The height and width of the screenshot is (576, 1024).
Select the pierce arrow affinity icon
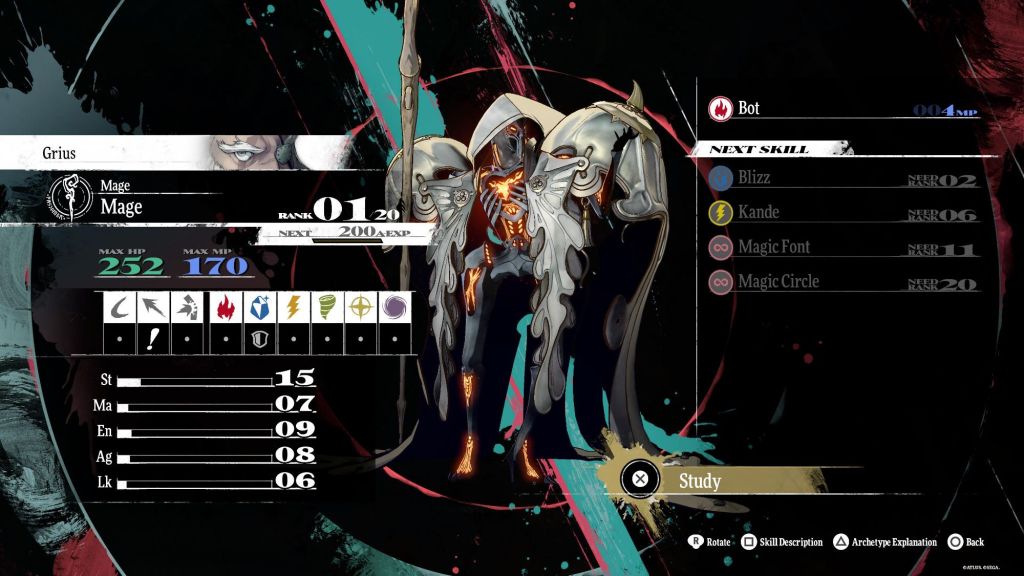pos(153,307)
